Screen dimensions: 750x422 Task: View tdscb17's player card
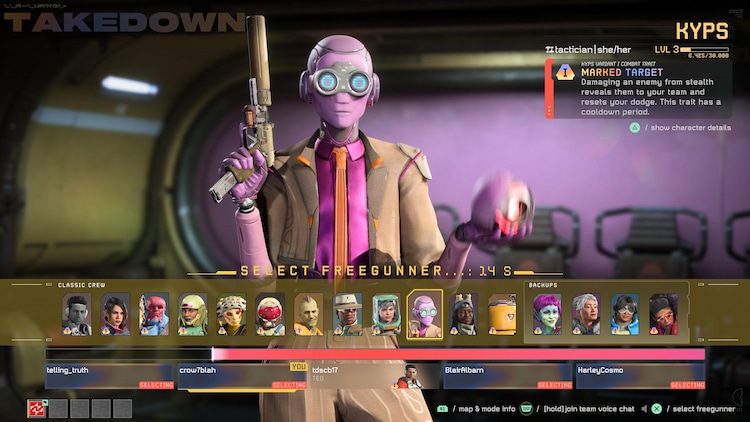pos(374,376)
